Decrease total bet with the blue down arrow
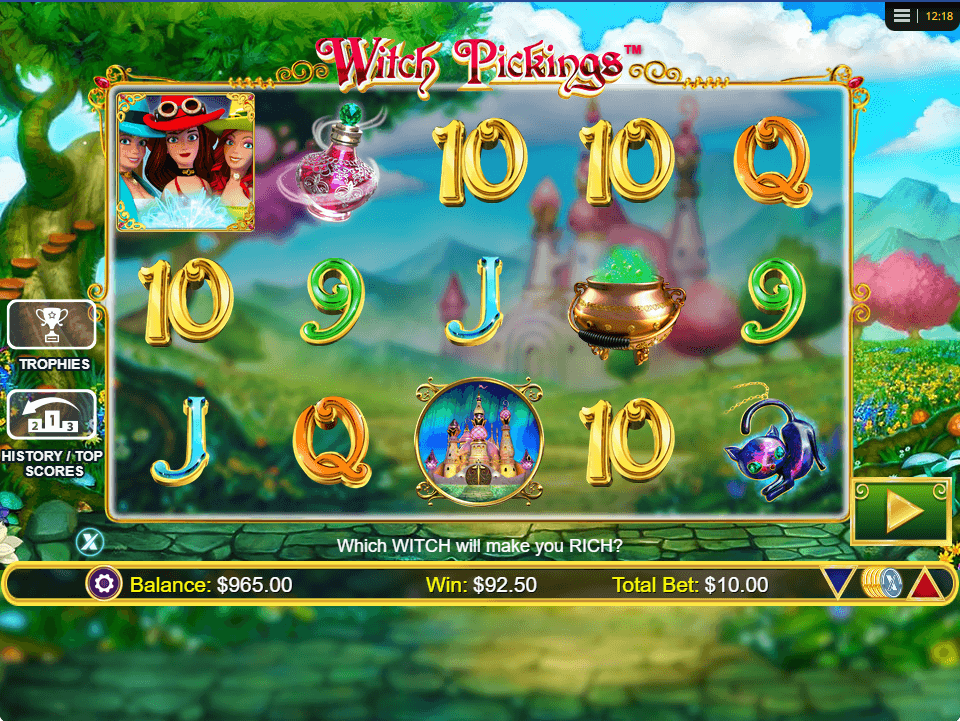This screenshot has height=721, width=960. click(838, 583)
